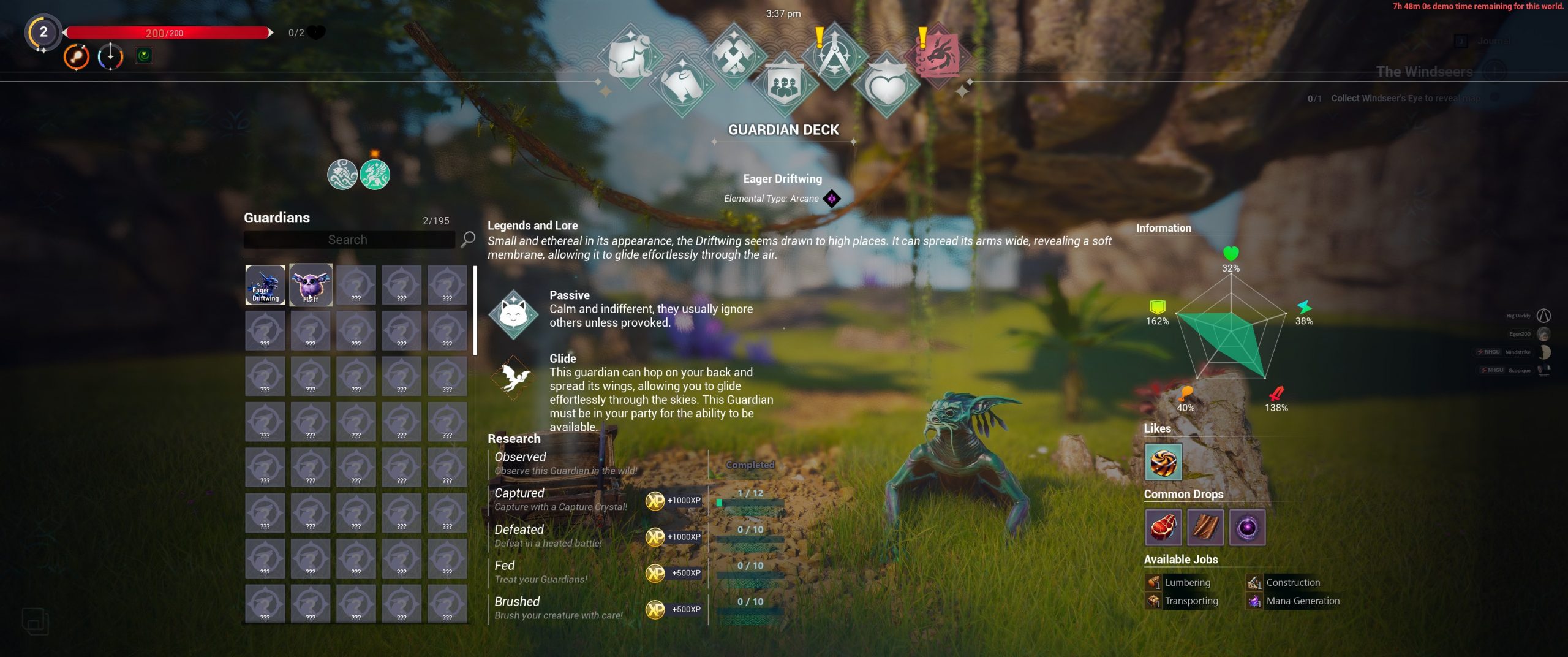The height and width of the screenshot is (657, 1568).
Task: Open the backpack inventory tab
Action: point(630,56)
